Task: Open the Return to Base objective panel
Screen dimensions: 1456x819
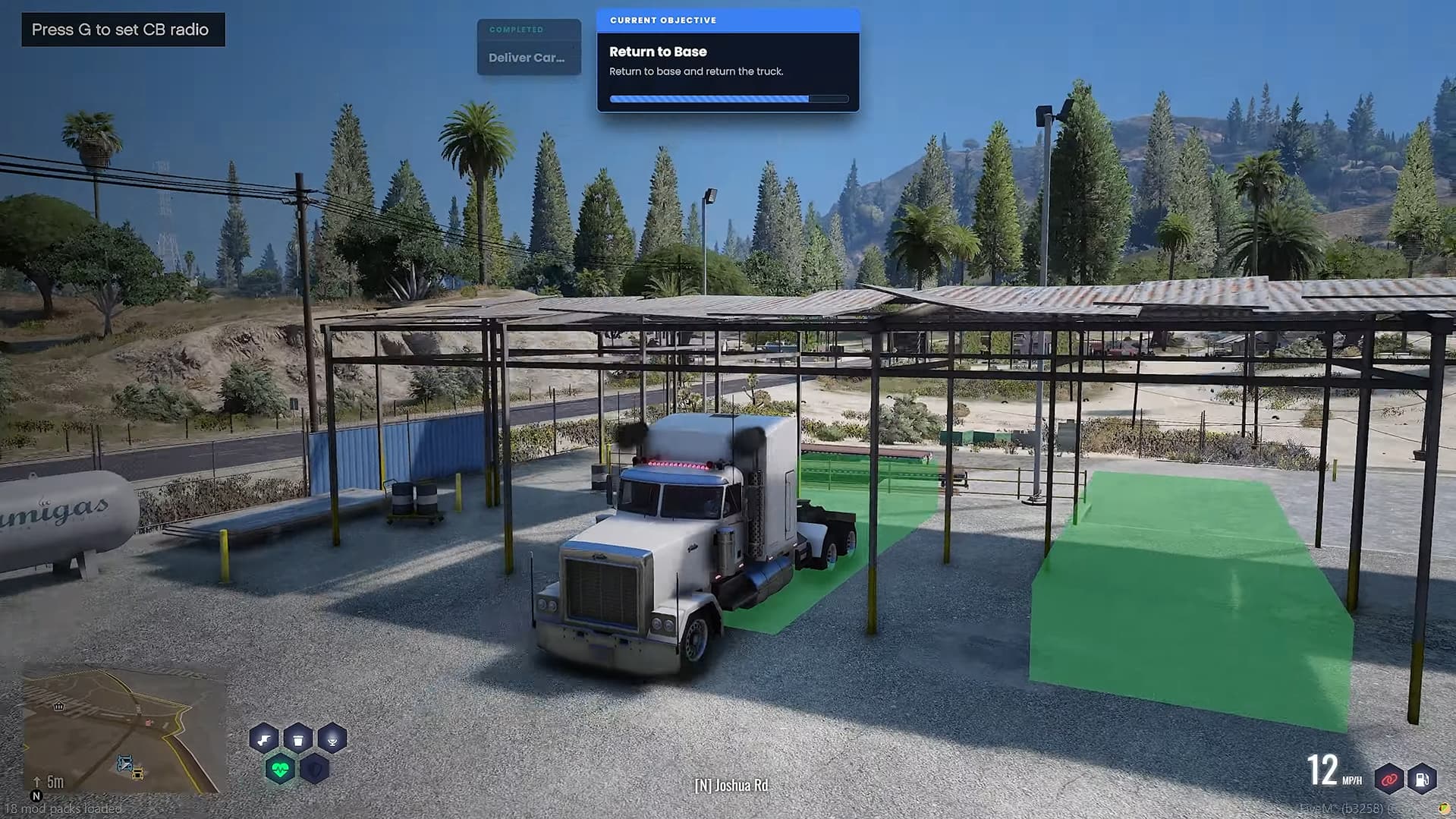Action: (x=728, y=61)
